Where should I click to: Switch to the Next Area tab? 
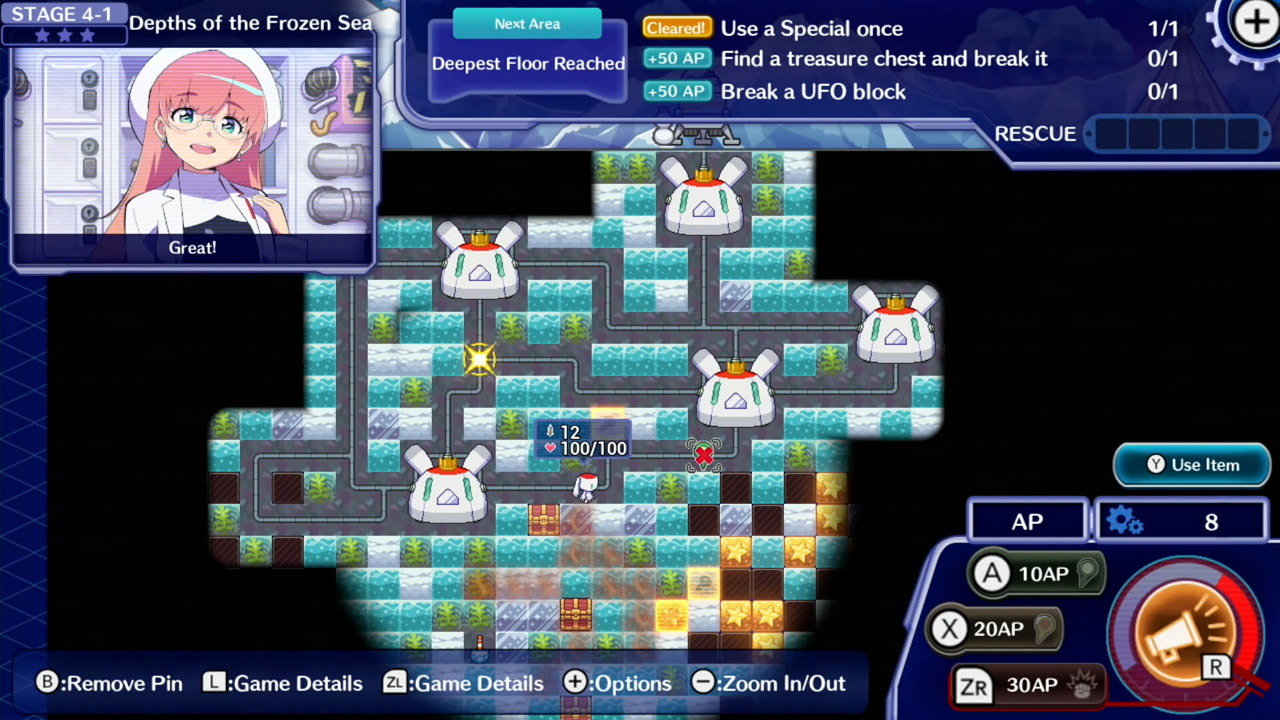527,23
